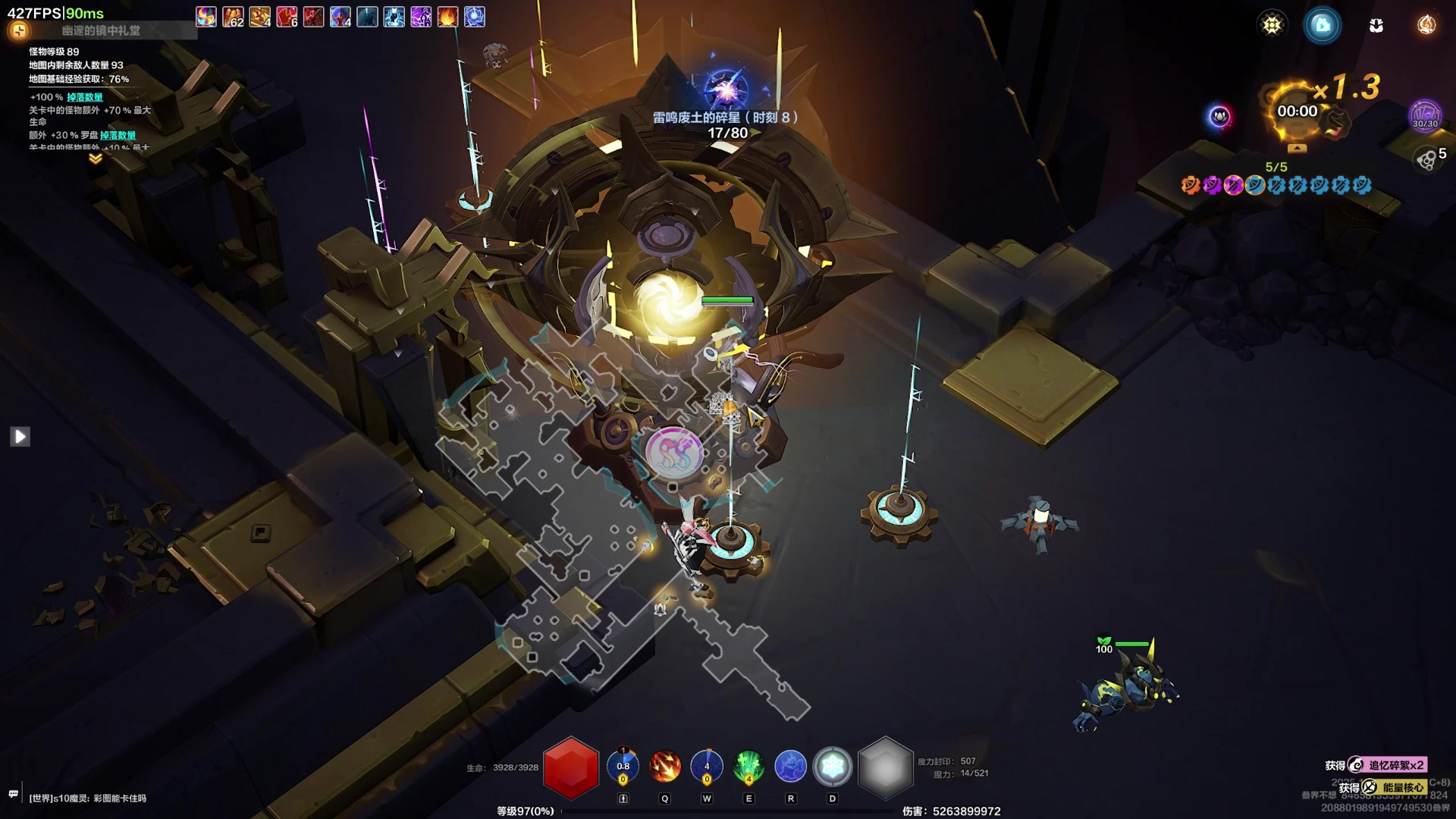This screenshot has height=819, width=1456.
Task: Expand the map modifier list with the down chevron
Action: tap(96, 158)
